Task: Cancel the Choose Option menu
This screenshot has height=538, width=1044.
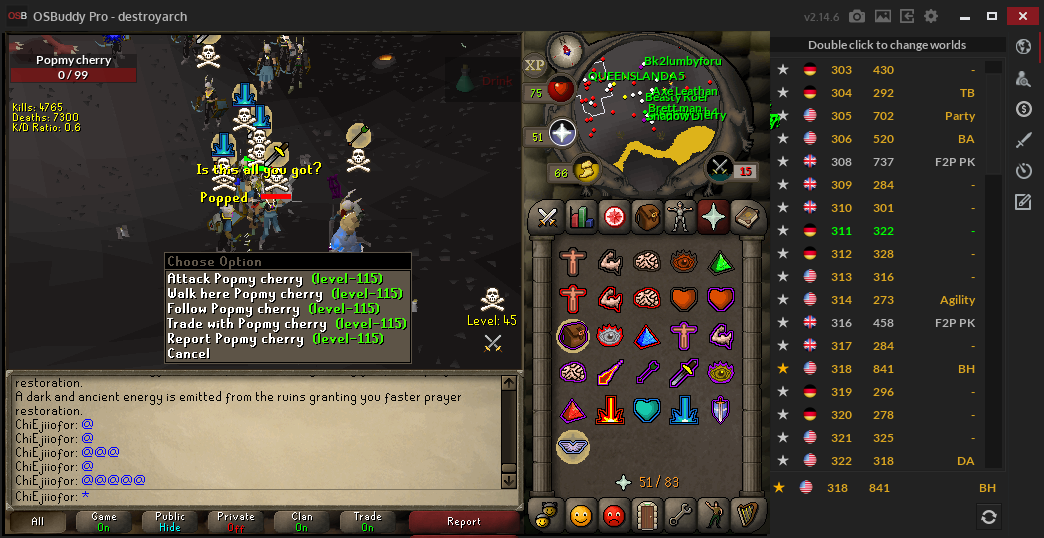Action: point(189,354)
